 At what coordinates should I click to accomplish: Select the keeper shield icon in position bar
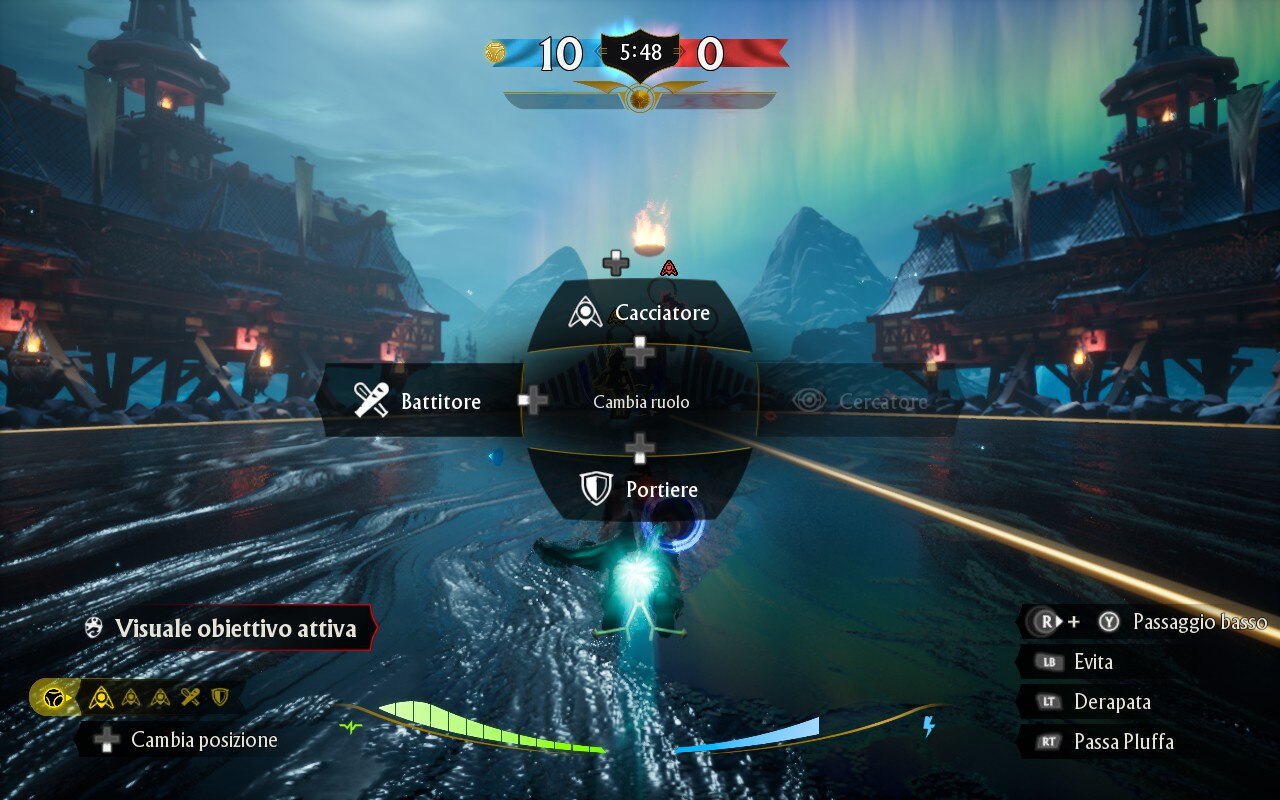coord(220,697)
